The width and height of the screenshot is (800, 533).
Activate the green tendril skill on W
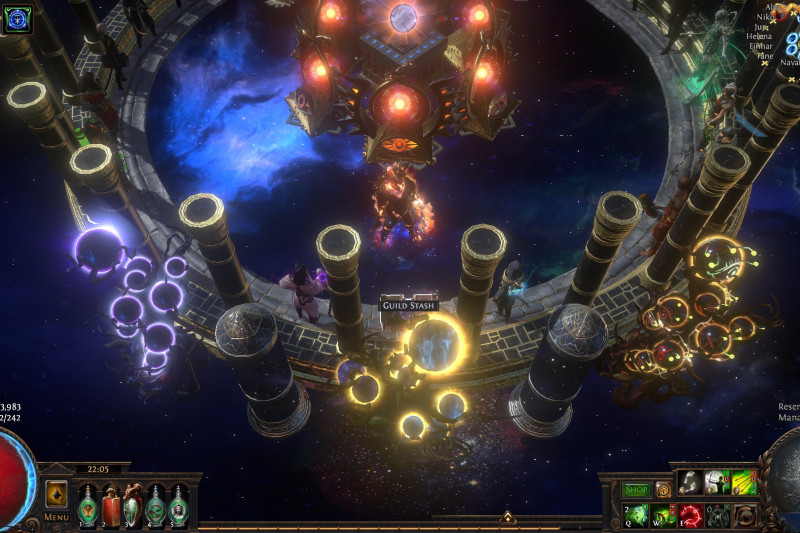664,515
